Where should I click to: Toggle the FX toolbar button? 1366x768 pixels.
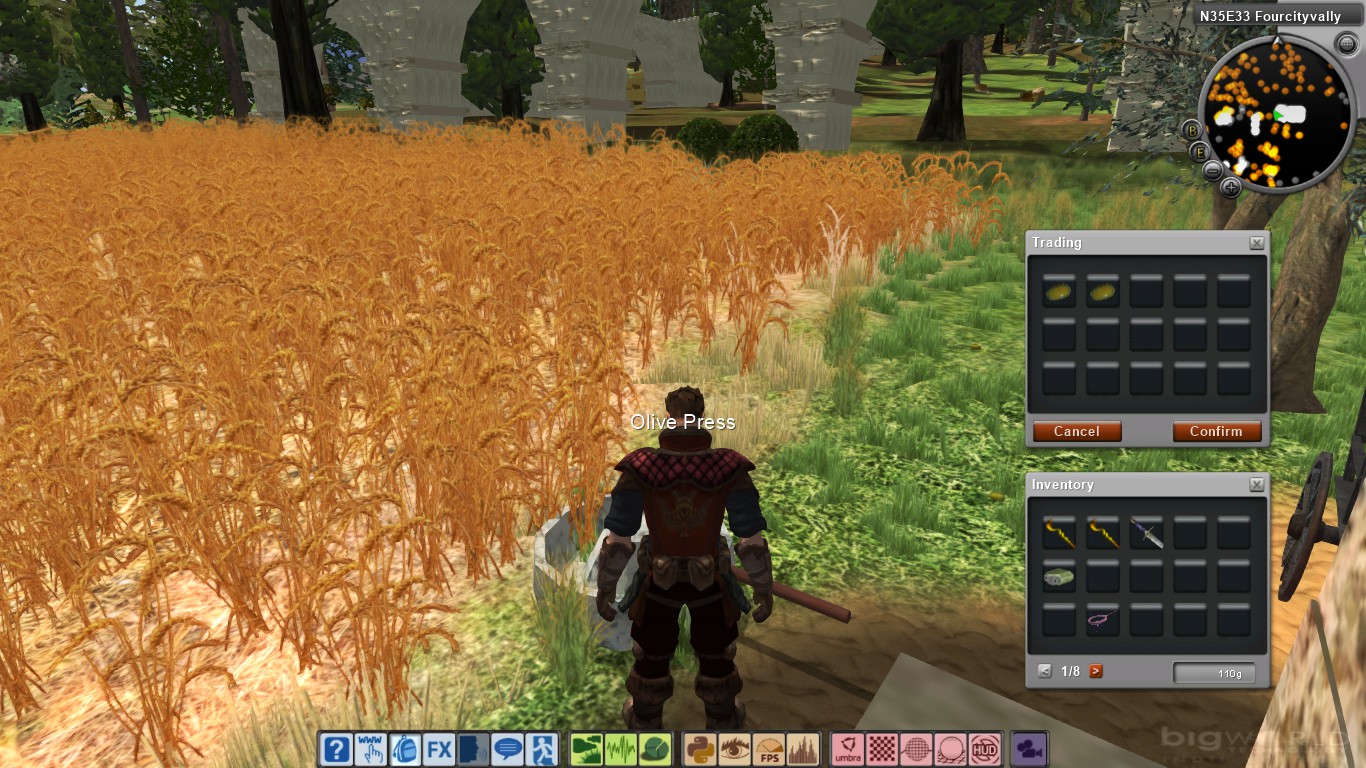(439, 749)
